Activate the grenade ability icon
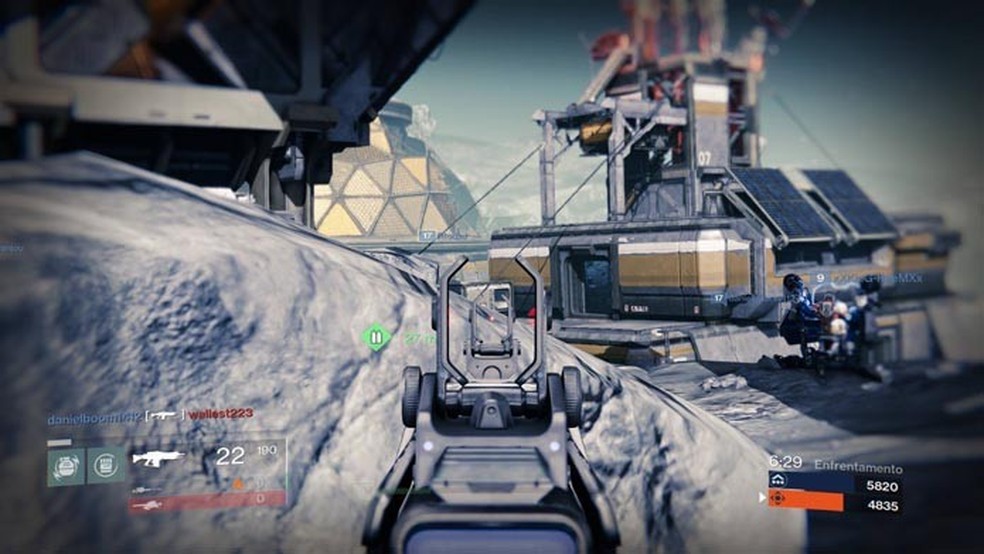The width and height of the screenshot is (984, 554). tap(66, 465)
